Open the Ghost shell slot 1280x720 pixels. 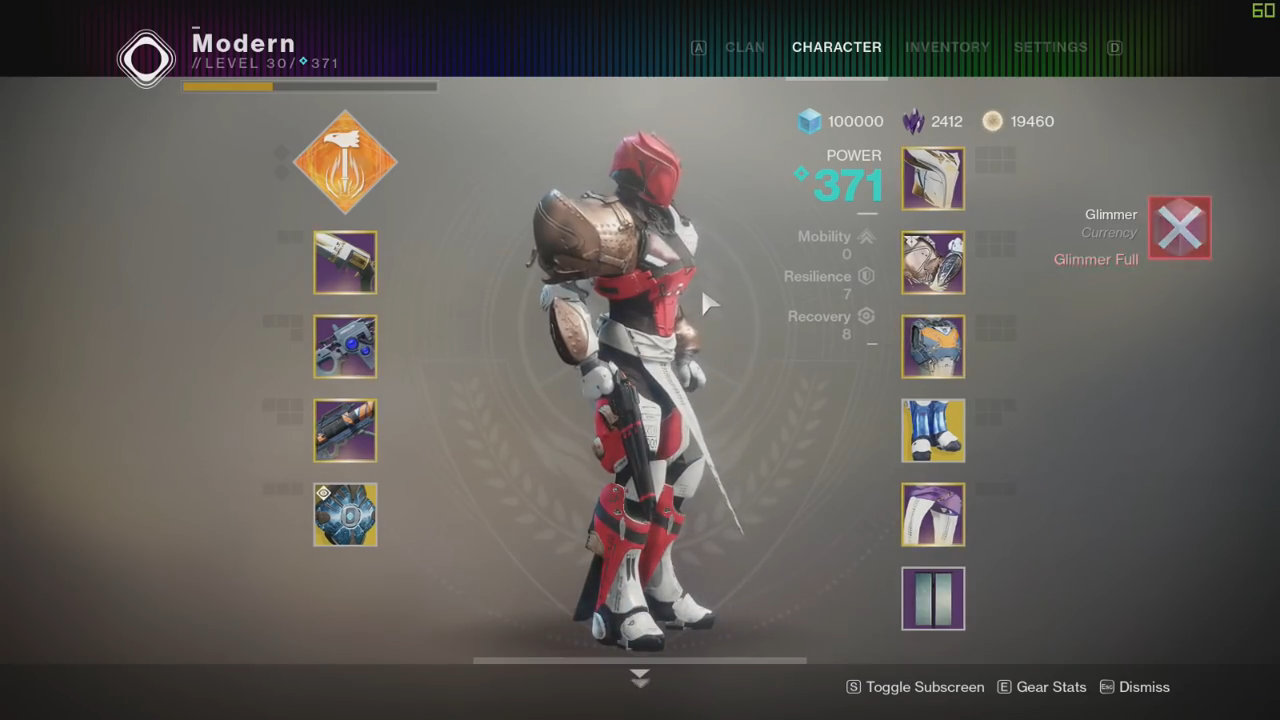345,515
